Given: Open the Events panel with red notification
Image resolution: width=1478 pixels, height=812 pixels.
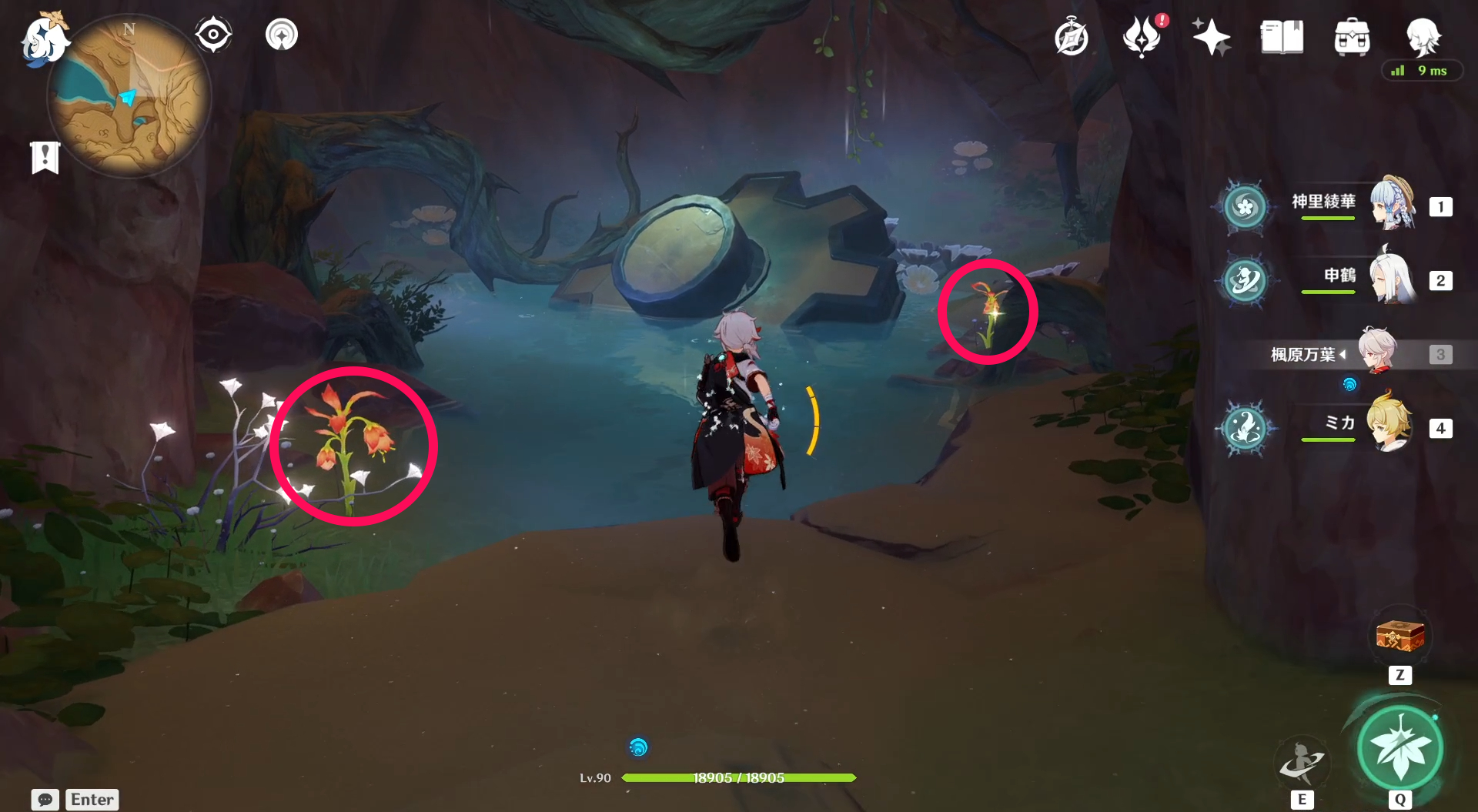Looking at the screenshot, I should (1142, 36).
